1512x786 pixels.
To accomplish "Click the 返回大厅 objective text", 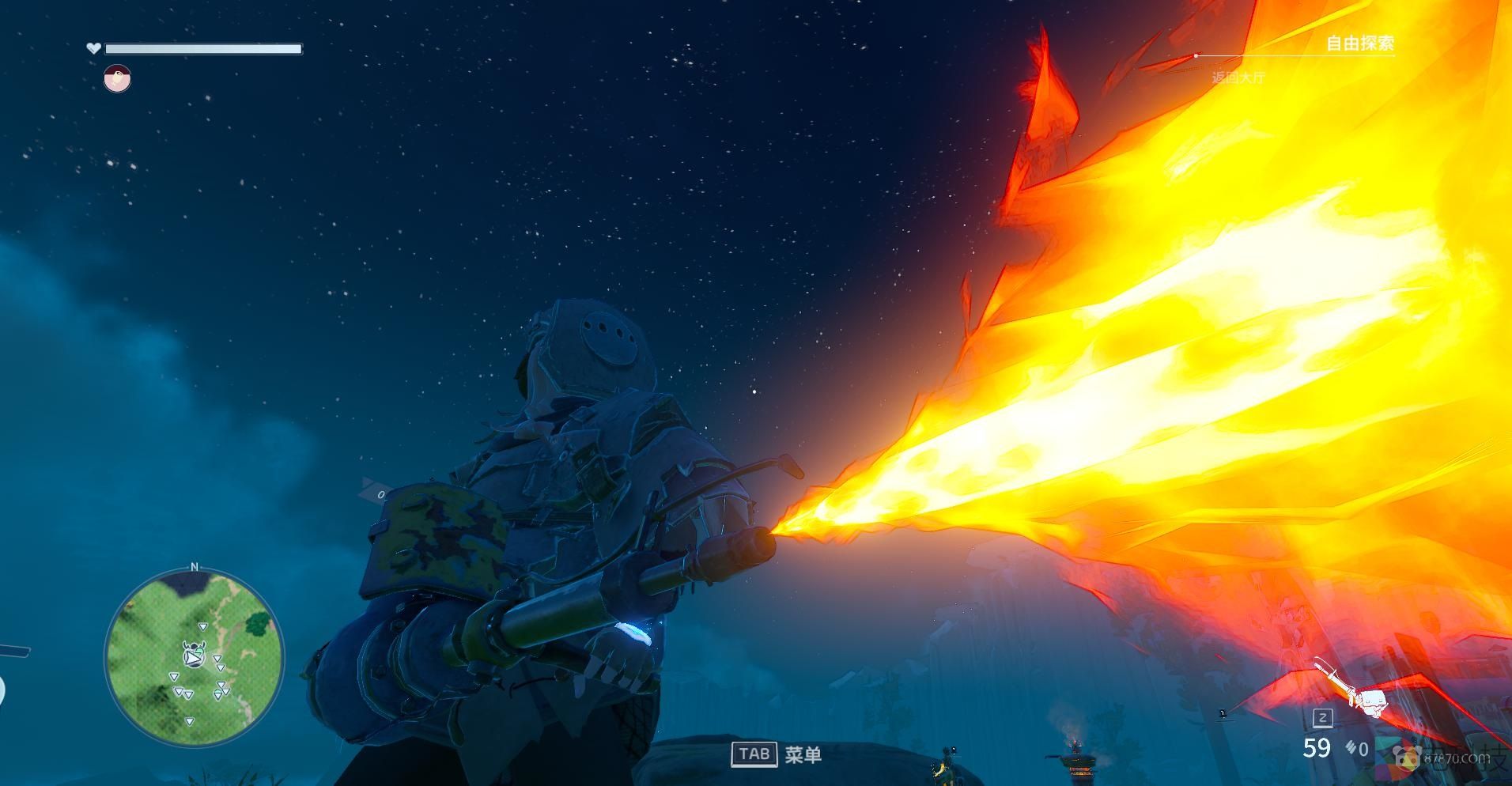I will tap(1238, 77).
